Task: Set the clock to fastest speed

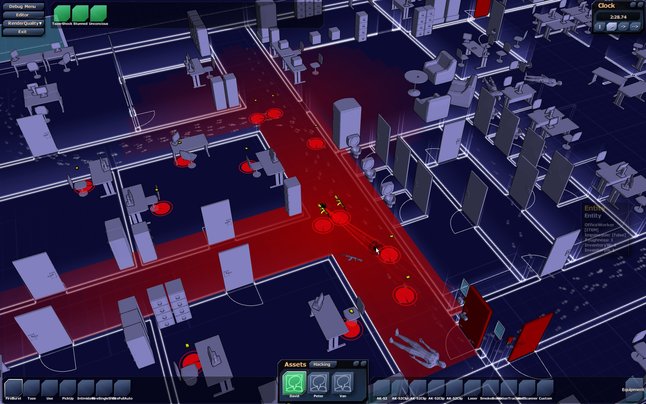Action: click(x=636, y=26)
